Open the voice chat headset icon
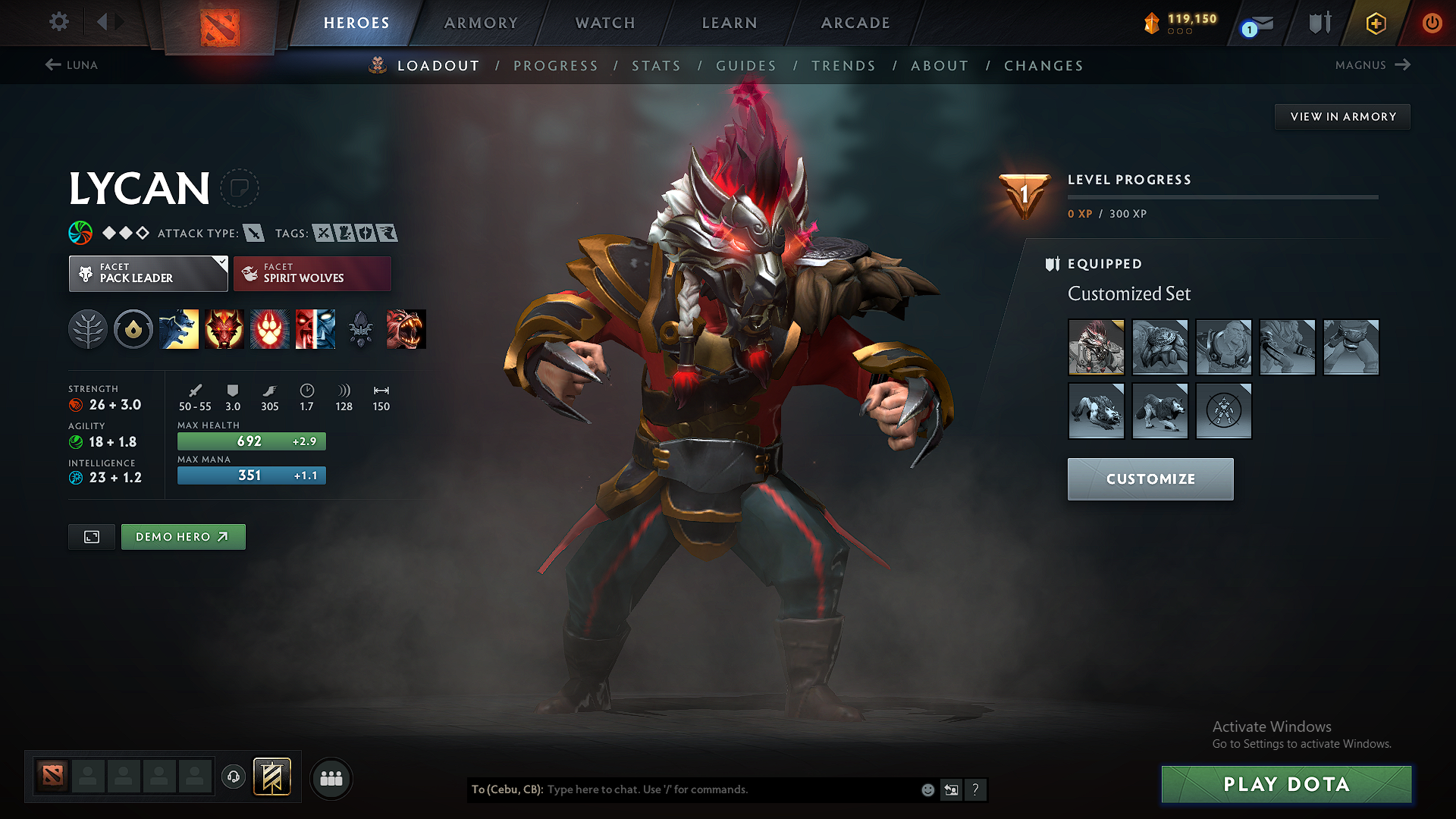1456x819 pixels. coord(233,778)
